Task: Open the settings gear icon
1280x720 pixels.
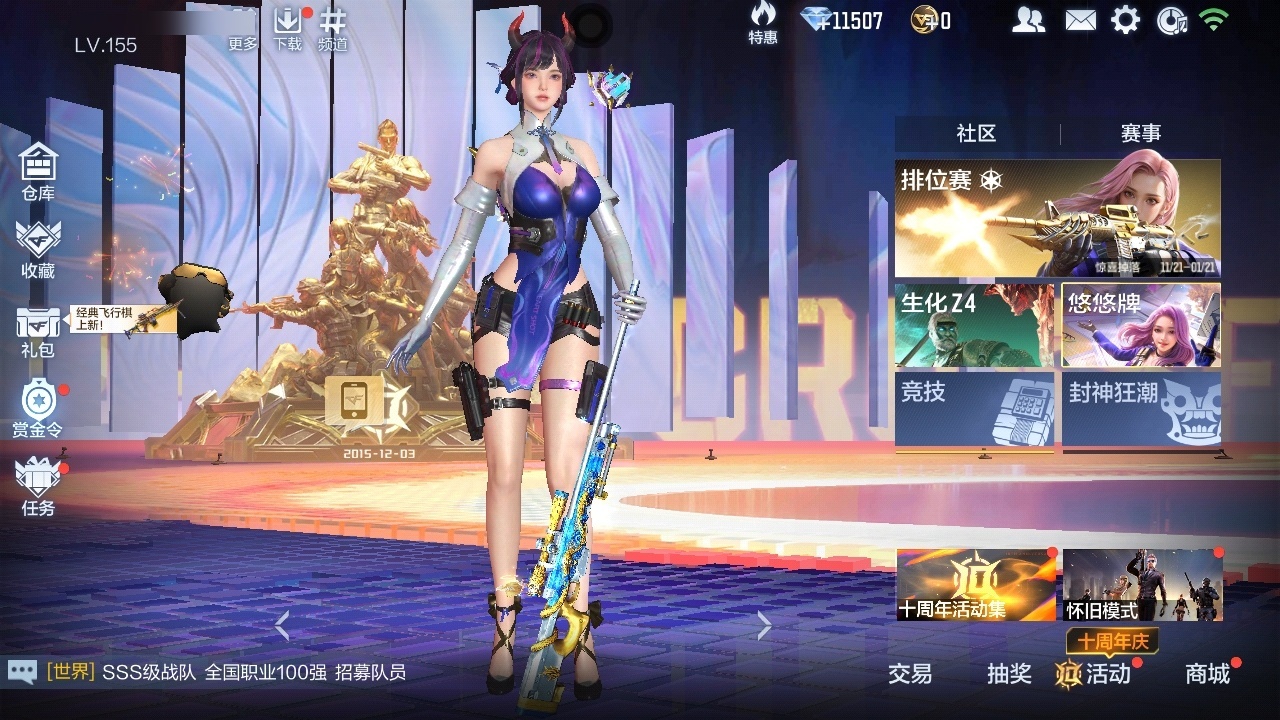Action: pos(1126,20)
